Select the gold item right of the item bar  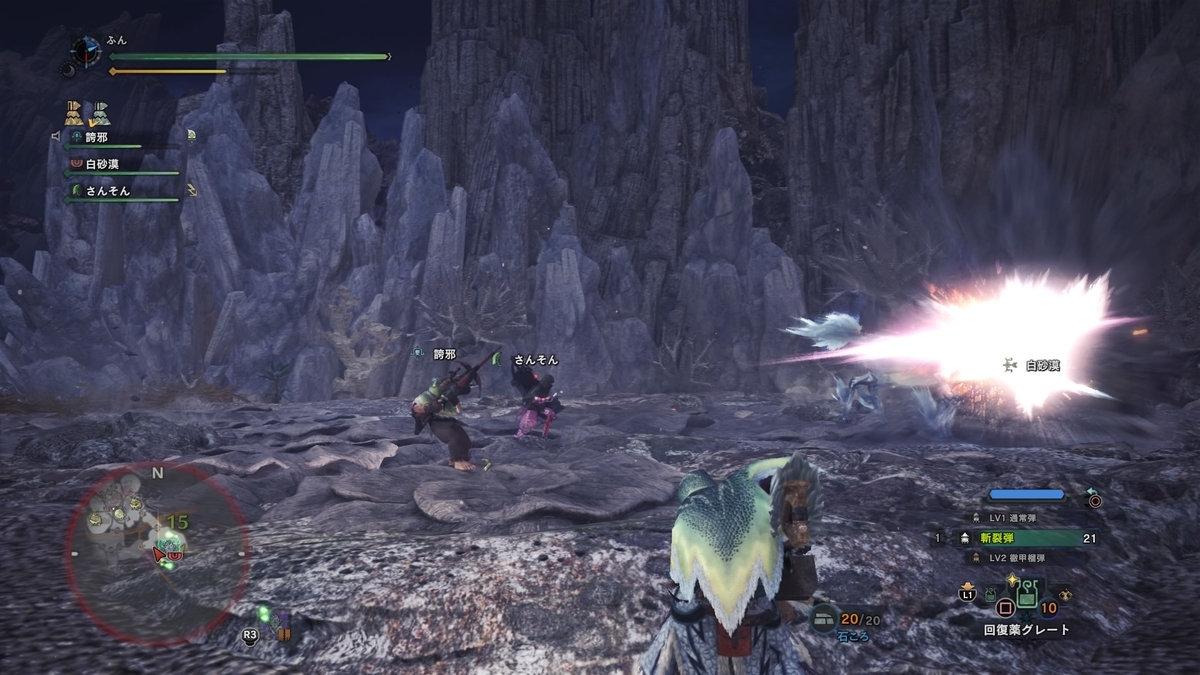tap(1064, 595)
